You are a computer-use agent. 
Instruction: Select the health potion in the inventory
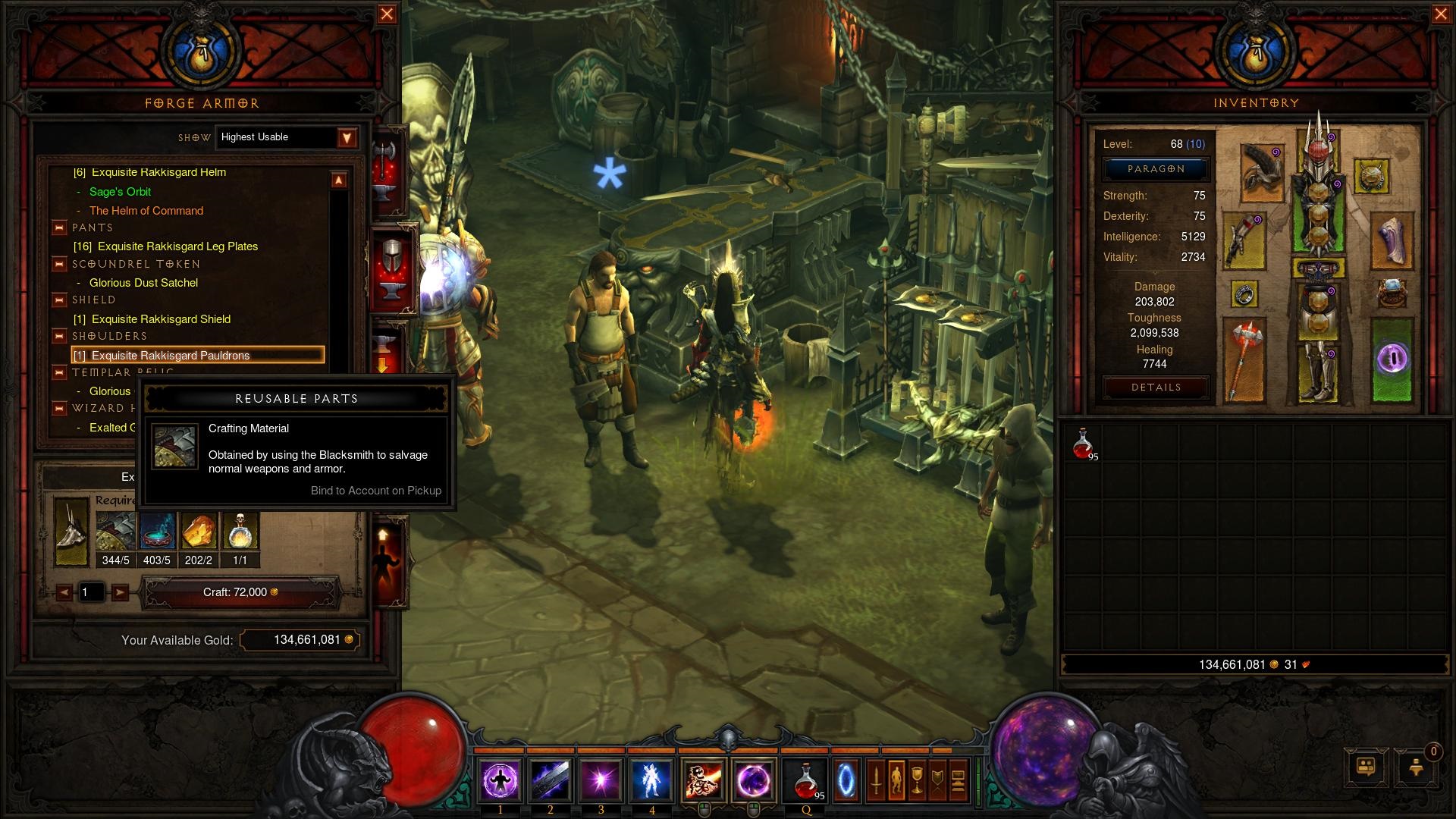pos(1084,444)
